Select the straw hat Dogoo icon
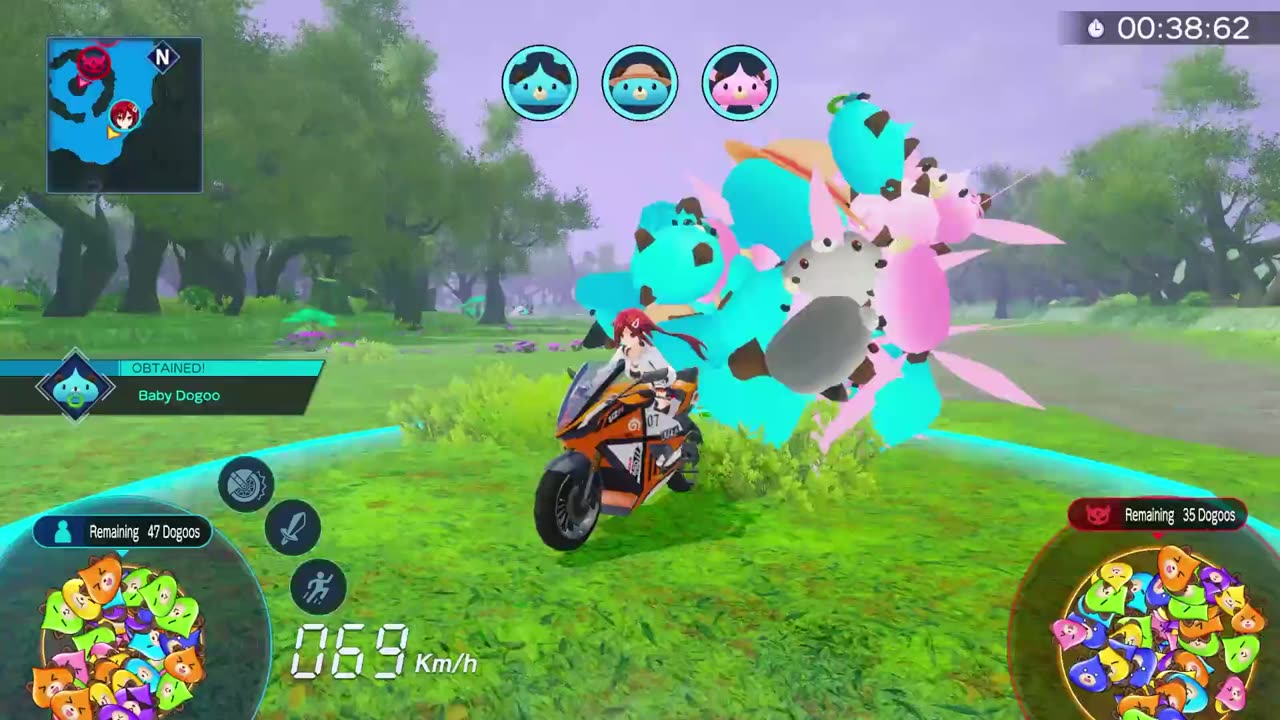 (x=640, y=83)
